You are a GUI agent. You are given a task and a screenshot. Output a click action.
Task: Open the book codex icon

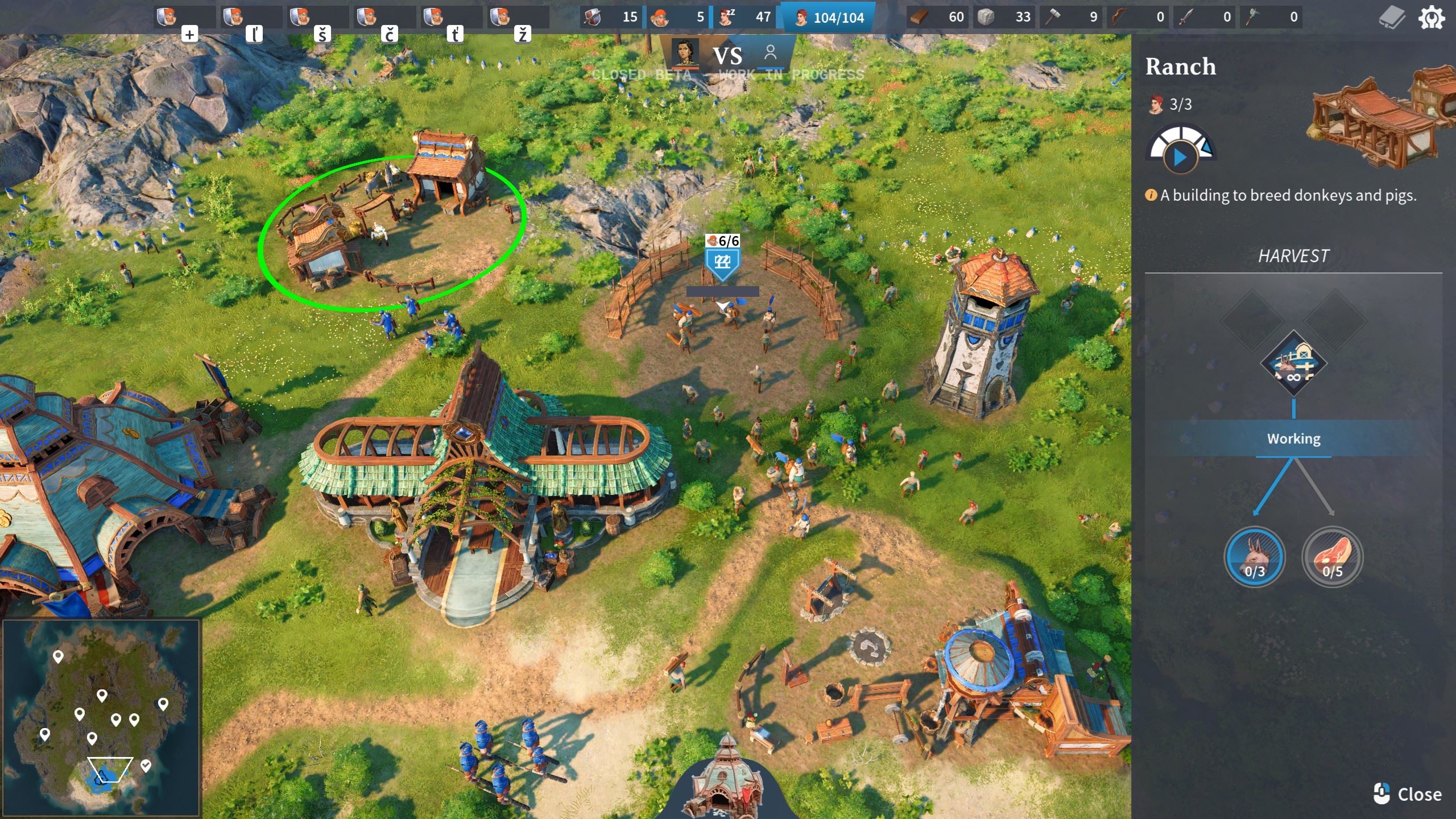click(x=1392, y=18)
